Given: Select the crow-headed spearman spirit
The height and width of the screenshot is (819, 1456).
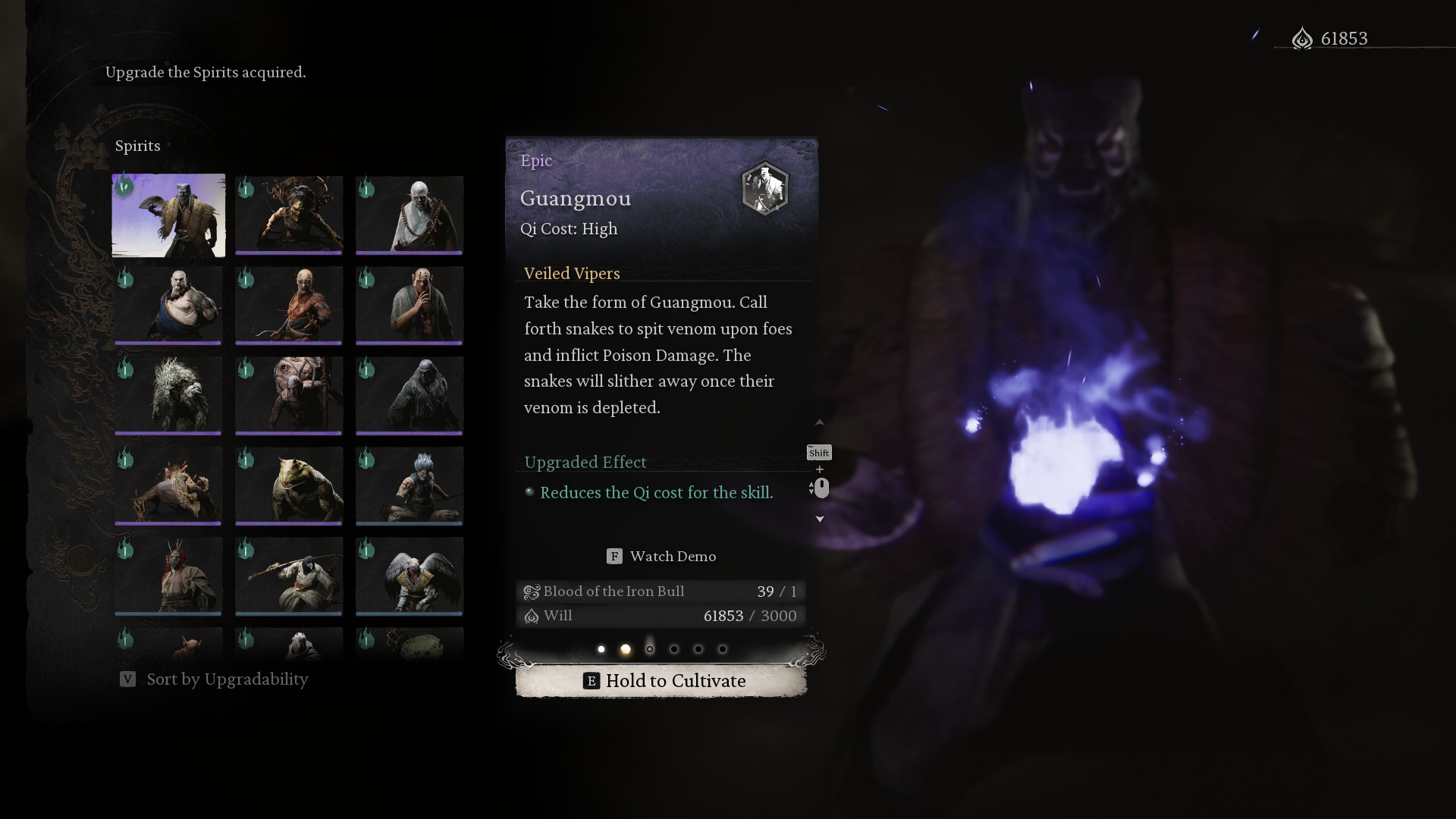Looking at the screenshot, I should pos(289,576).
